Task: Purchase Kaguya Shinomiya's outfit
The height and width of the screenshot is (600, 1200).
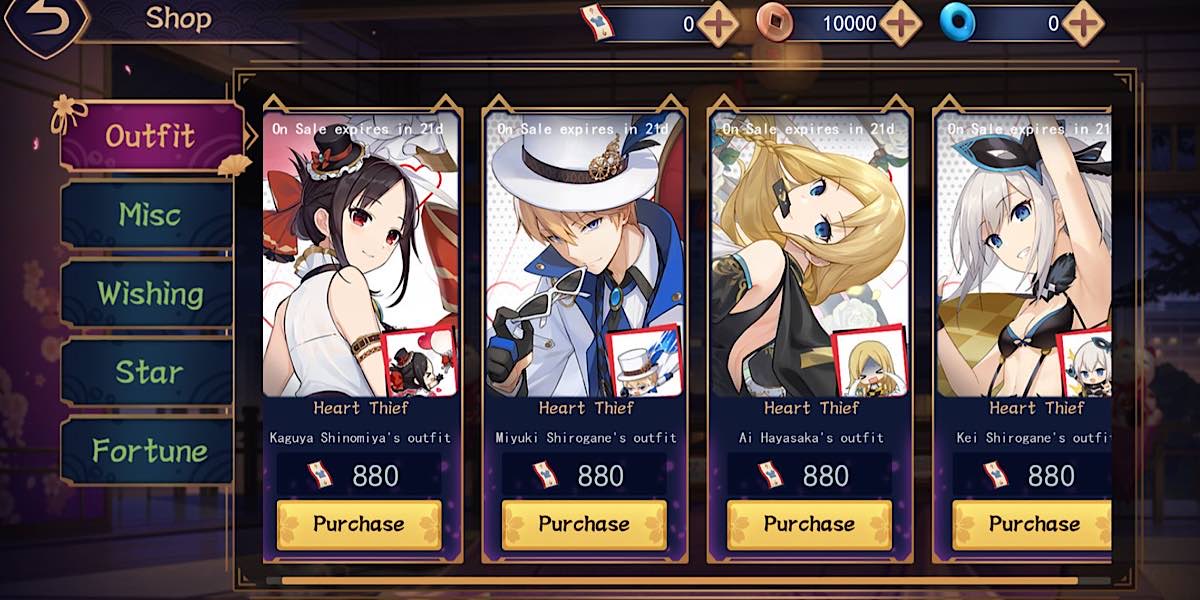Action: [358, 524]
